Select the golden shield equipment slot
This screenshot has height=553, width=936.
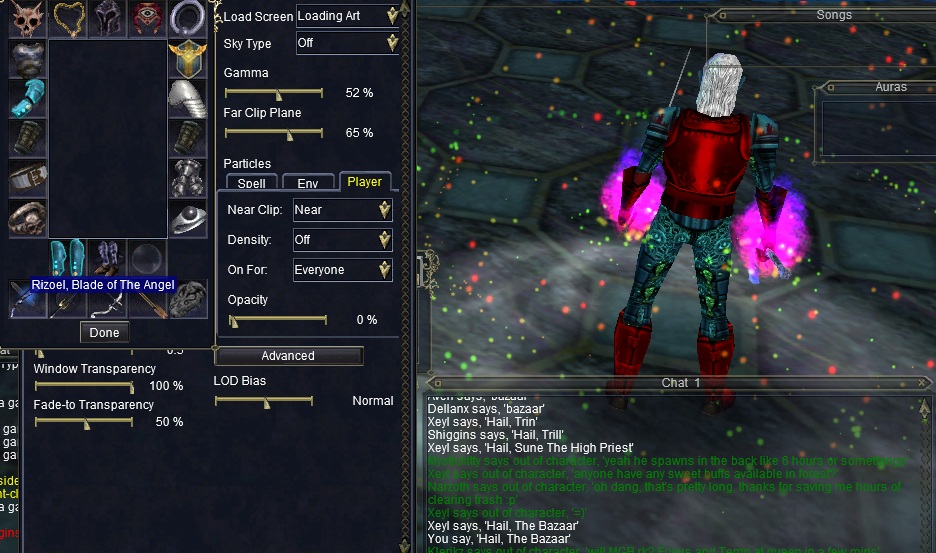coord(187,59)
